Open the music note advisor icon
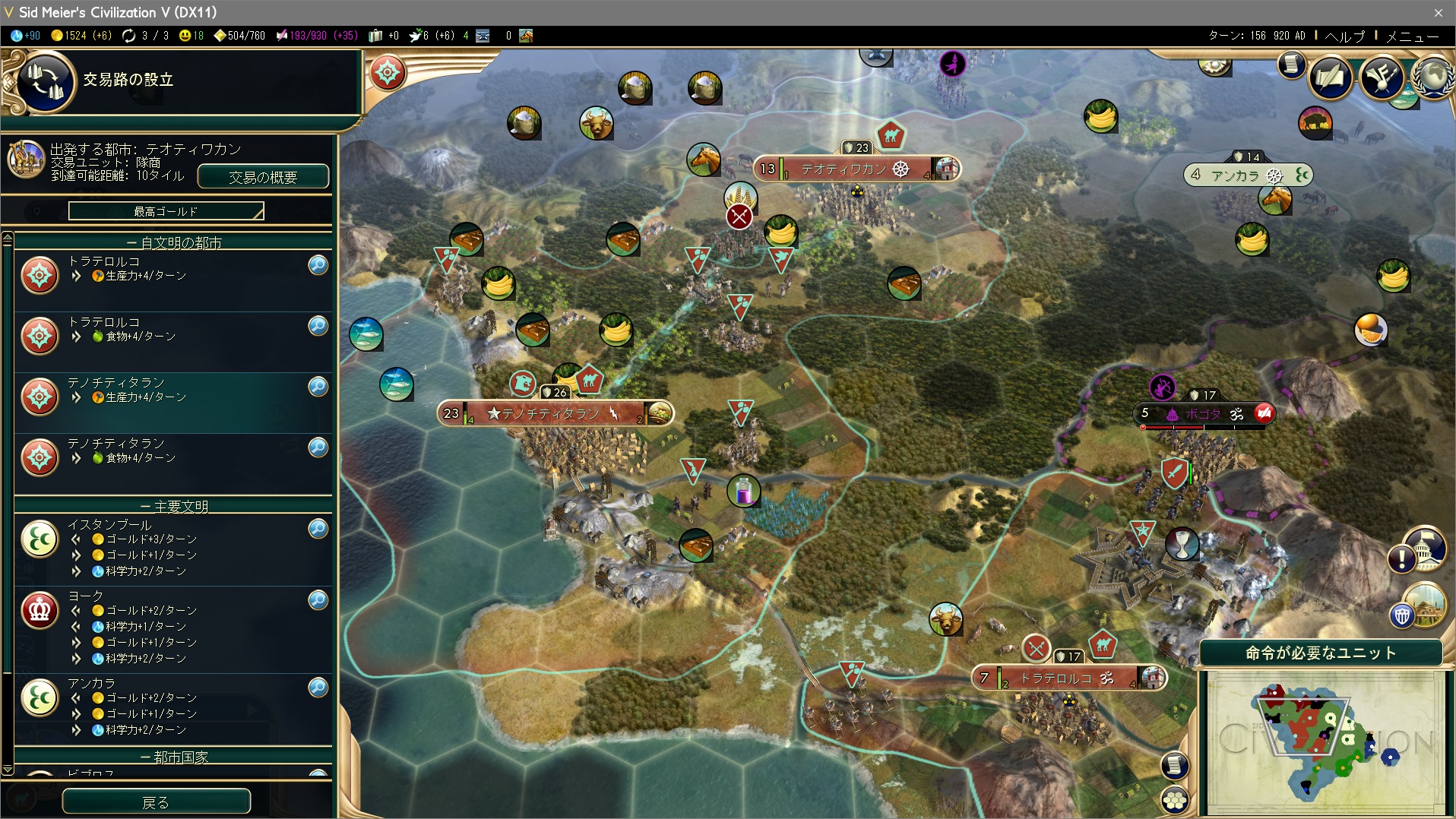The width and height of the screenshot is (1456, 819). coord(1382,77)
